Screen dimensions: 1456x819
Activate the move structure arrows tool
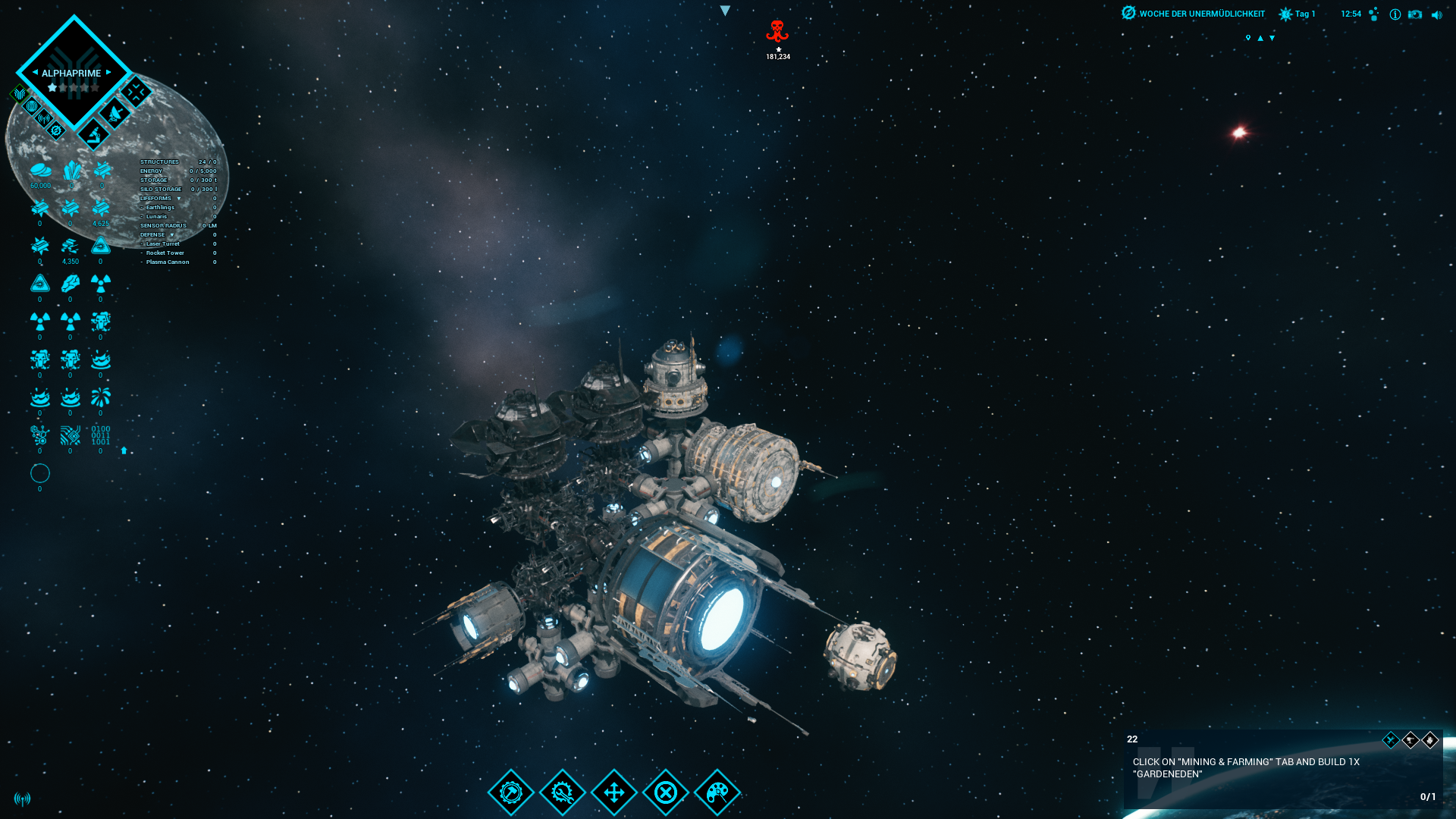click(614, 792)
